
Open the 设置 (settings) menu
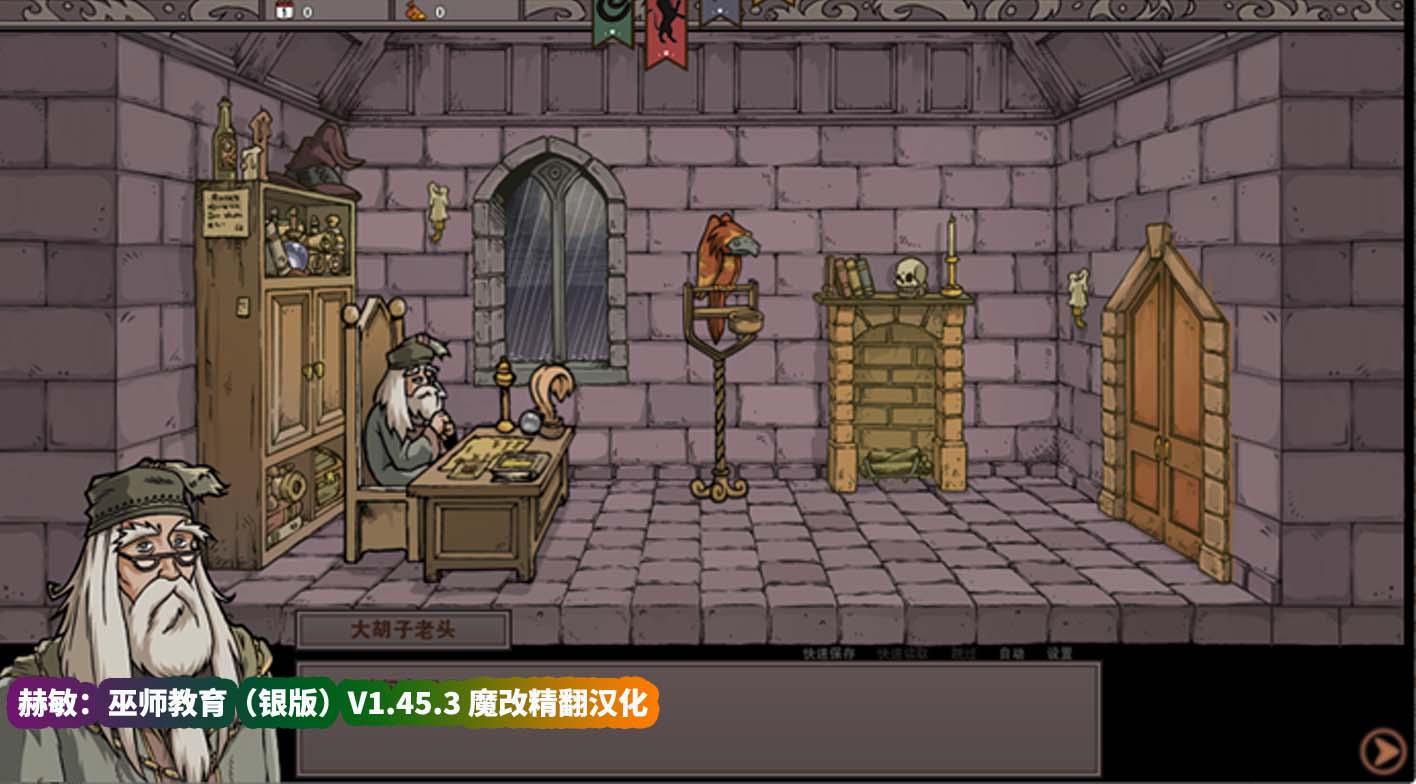pyautogui.click(x=1057, y=653)
